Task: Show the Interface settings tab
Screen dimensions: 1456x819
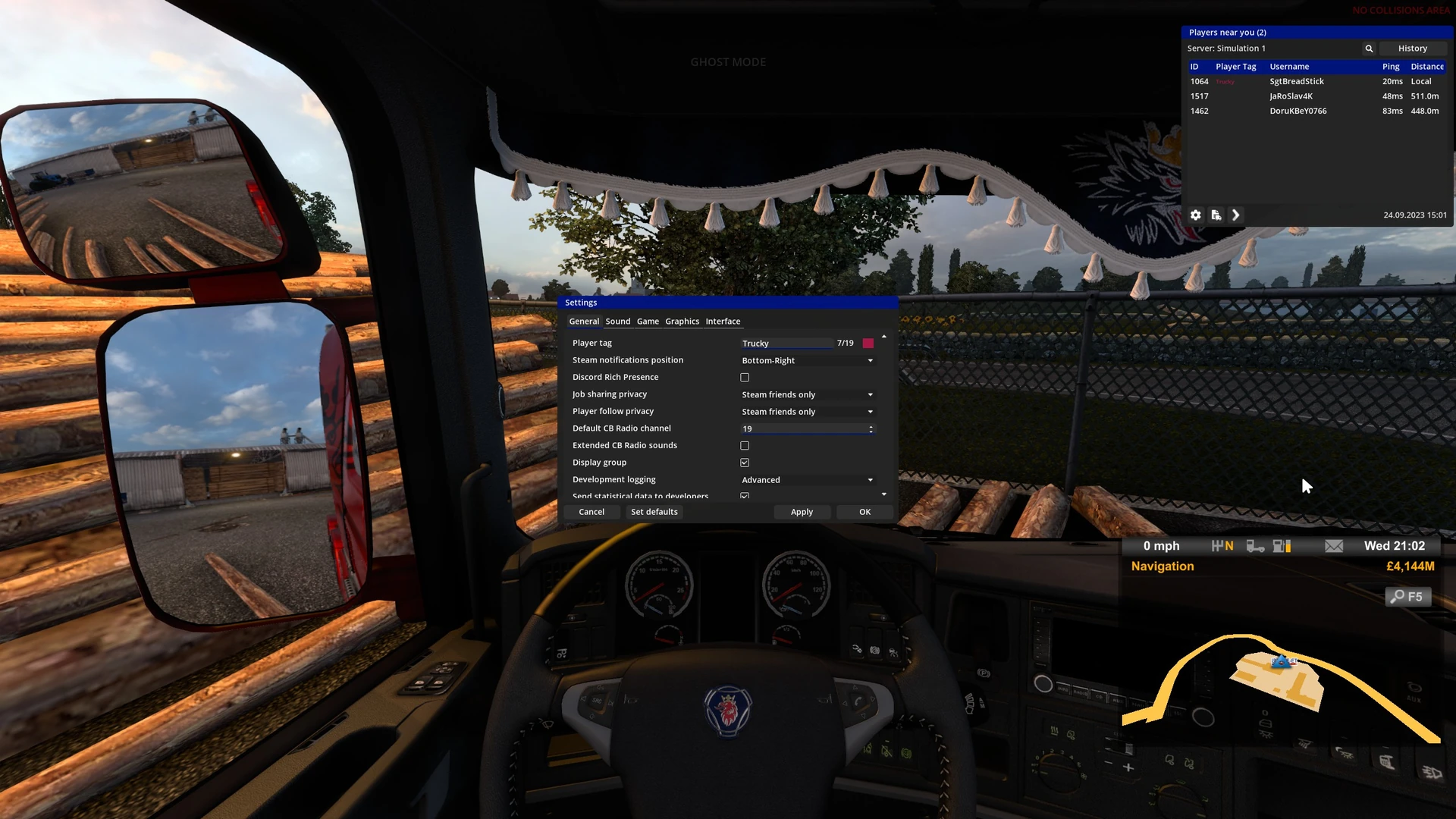Action: point(723,322)
